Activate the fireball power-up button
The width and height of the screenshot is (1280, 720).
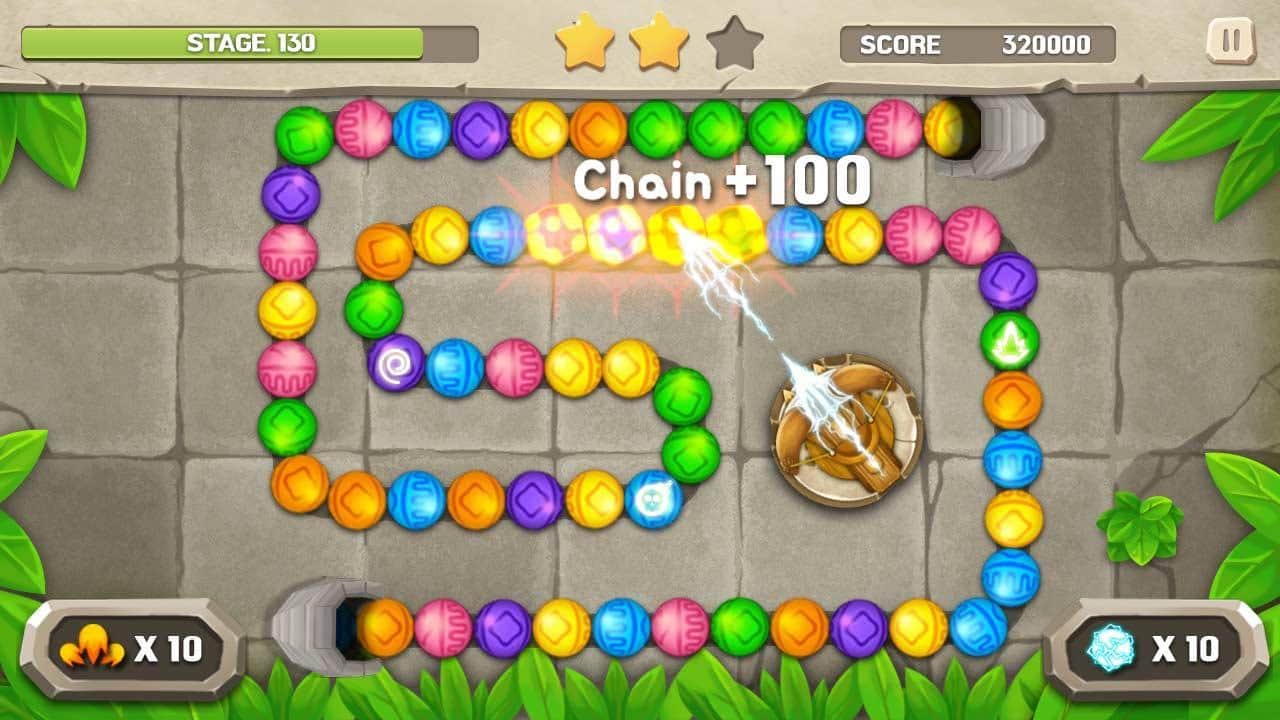[x=132, y=650]
